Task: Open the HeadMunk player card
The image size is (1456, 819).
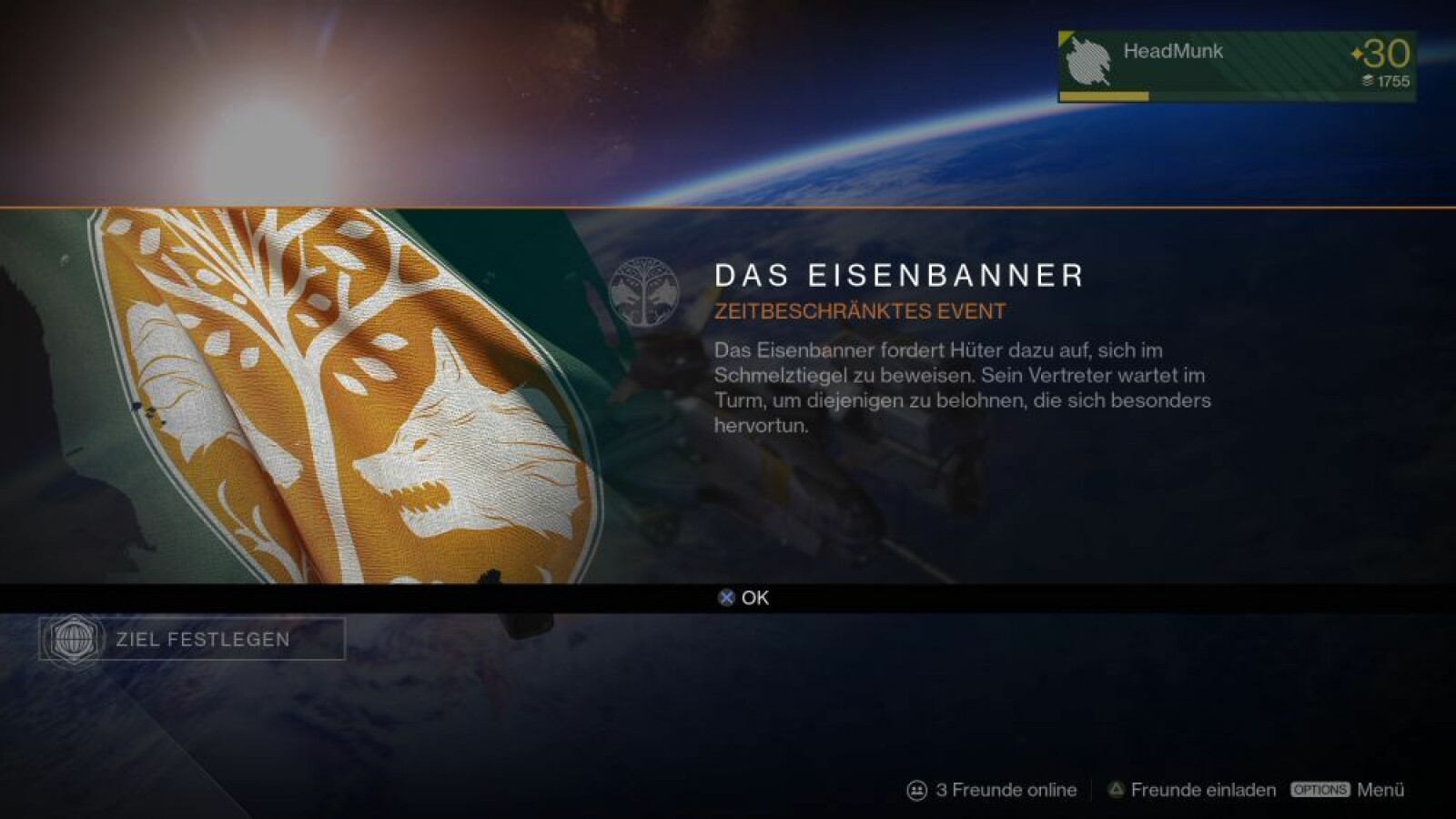Action: click(1236, 66)
